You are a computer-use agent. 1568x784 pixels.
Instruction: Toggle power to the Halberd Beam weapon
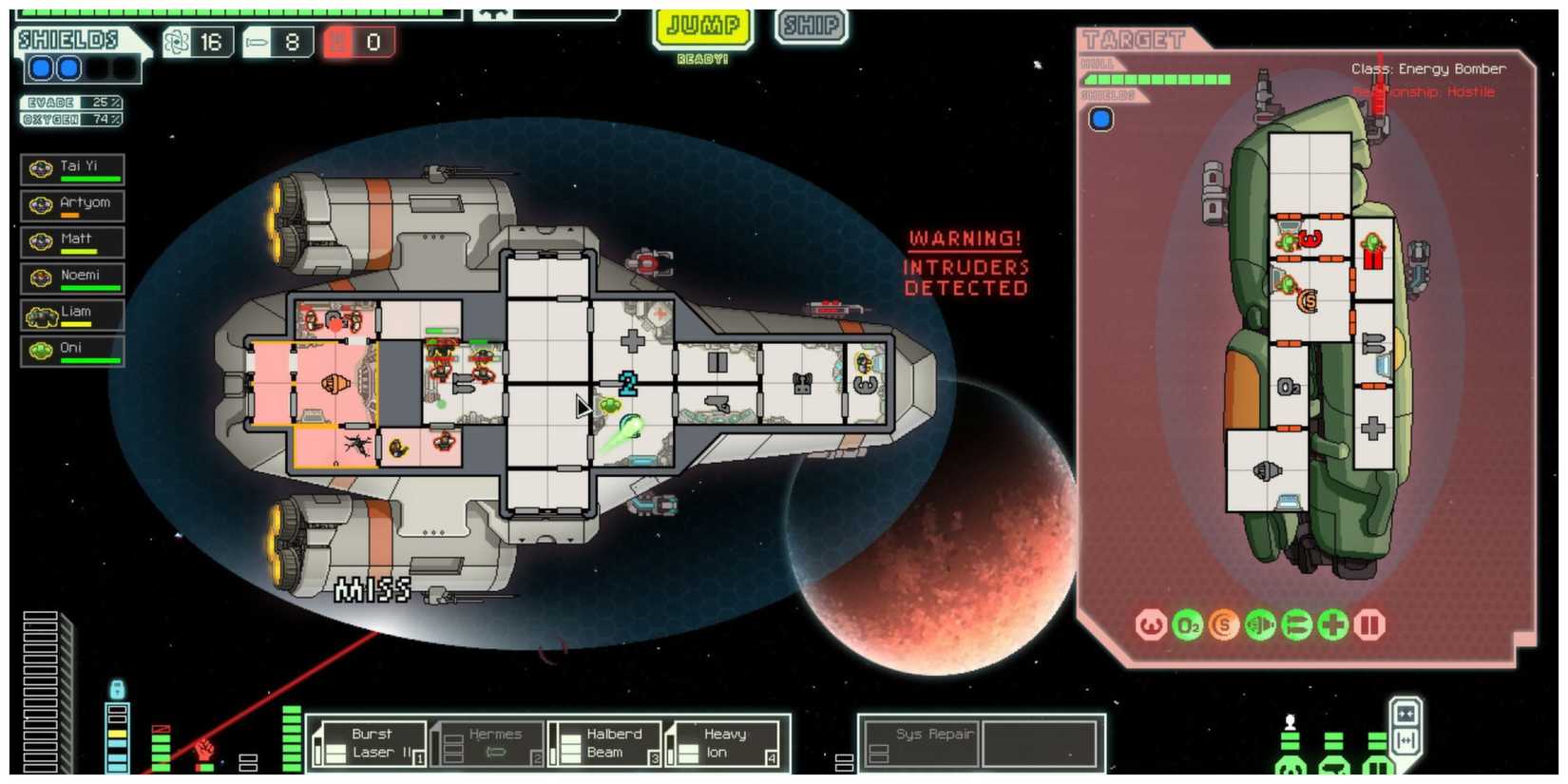pyautogui.click(x=608, y=742)
